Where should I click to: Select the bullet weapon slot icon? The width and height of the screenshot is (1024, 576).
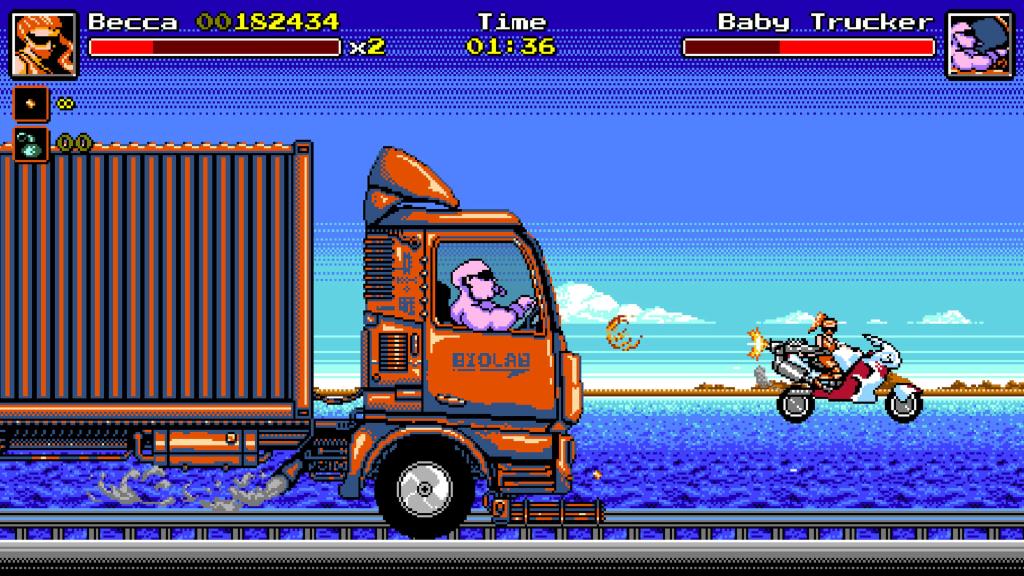pos(30,103)
